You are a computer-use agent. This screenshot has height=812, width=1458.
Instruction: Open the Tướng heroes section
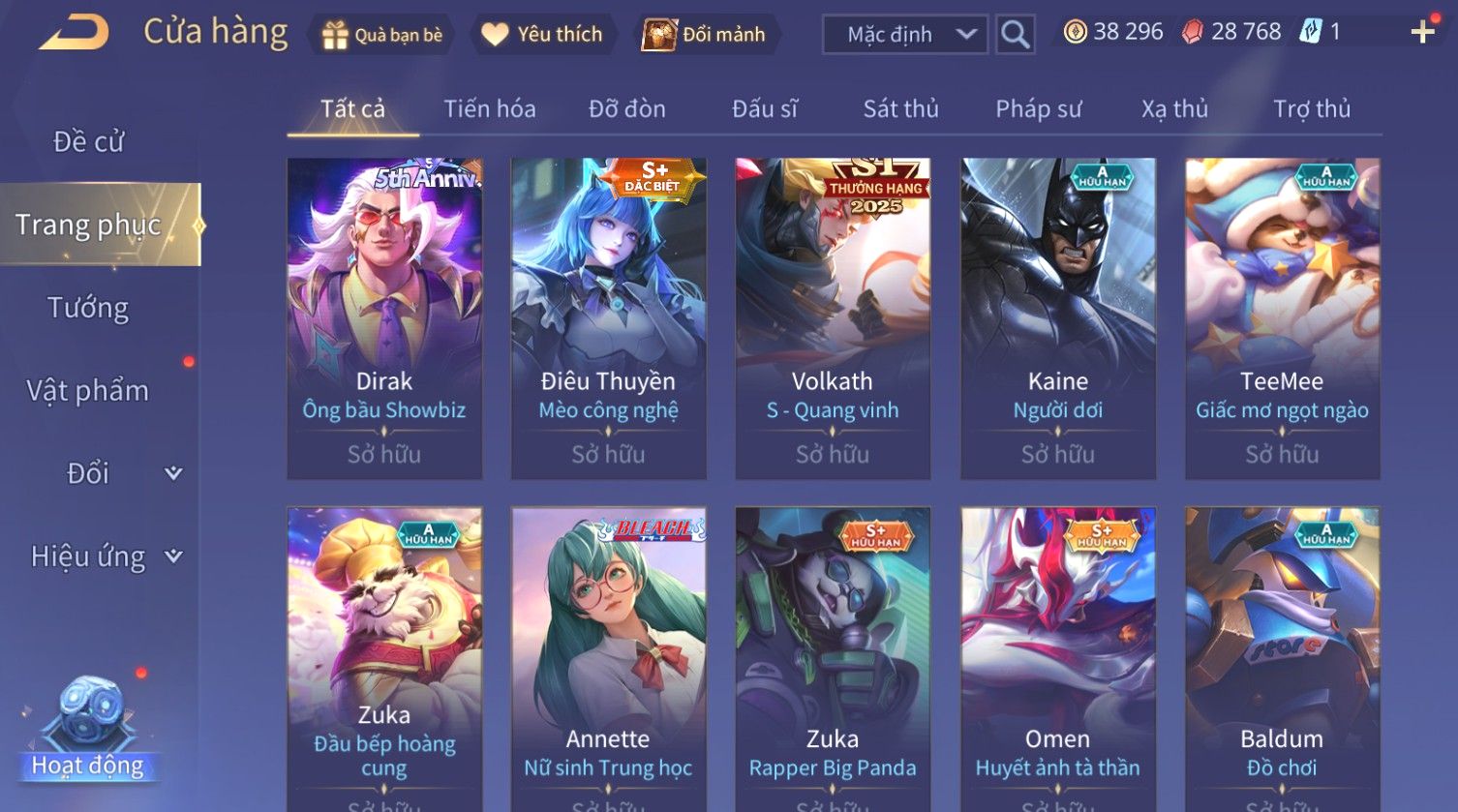(x=88, y=308)
